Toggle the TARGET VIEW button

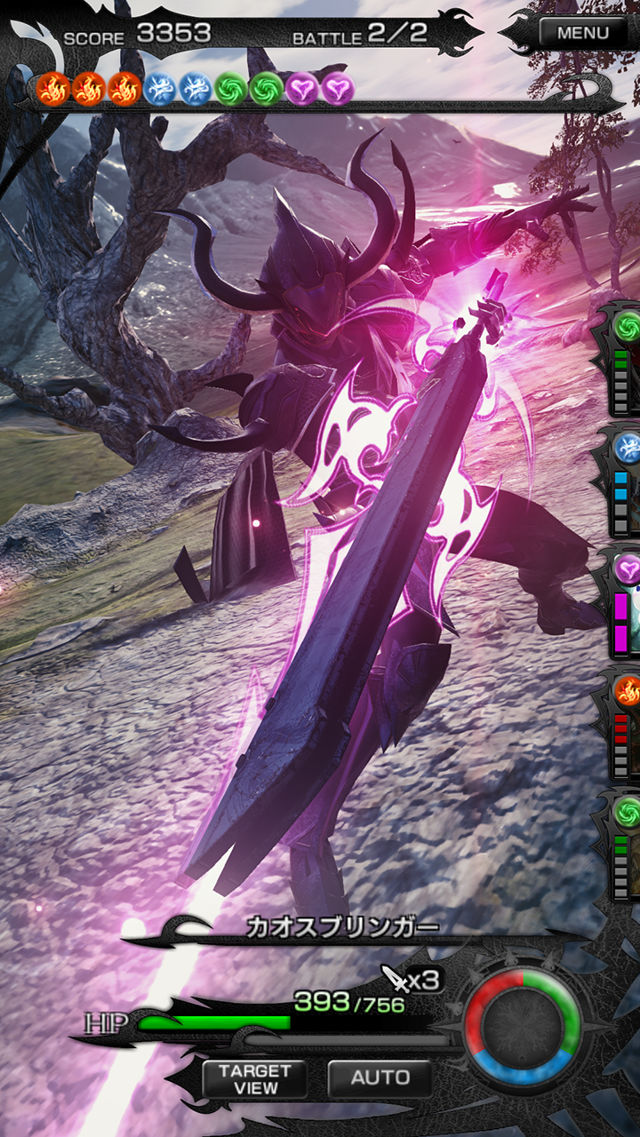(255, 1077)
